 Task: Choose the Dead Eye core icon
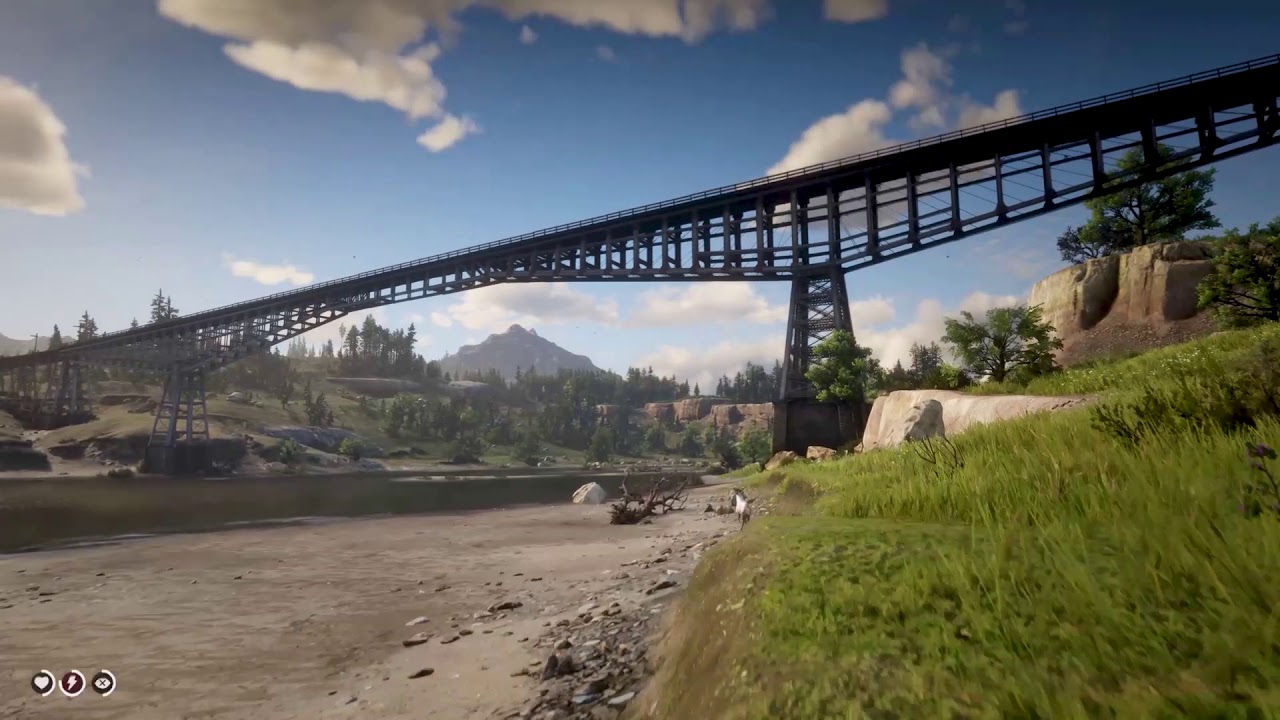(x=103, y=683)
